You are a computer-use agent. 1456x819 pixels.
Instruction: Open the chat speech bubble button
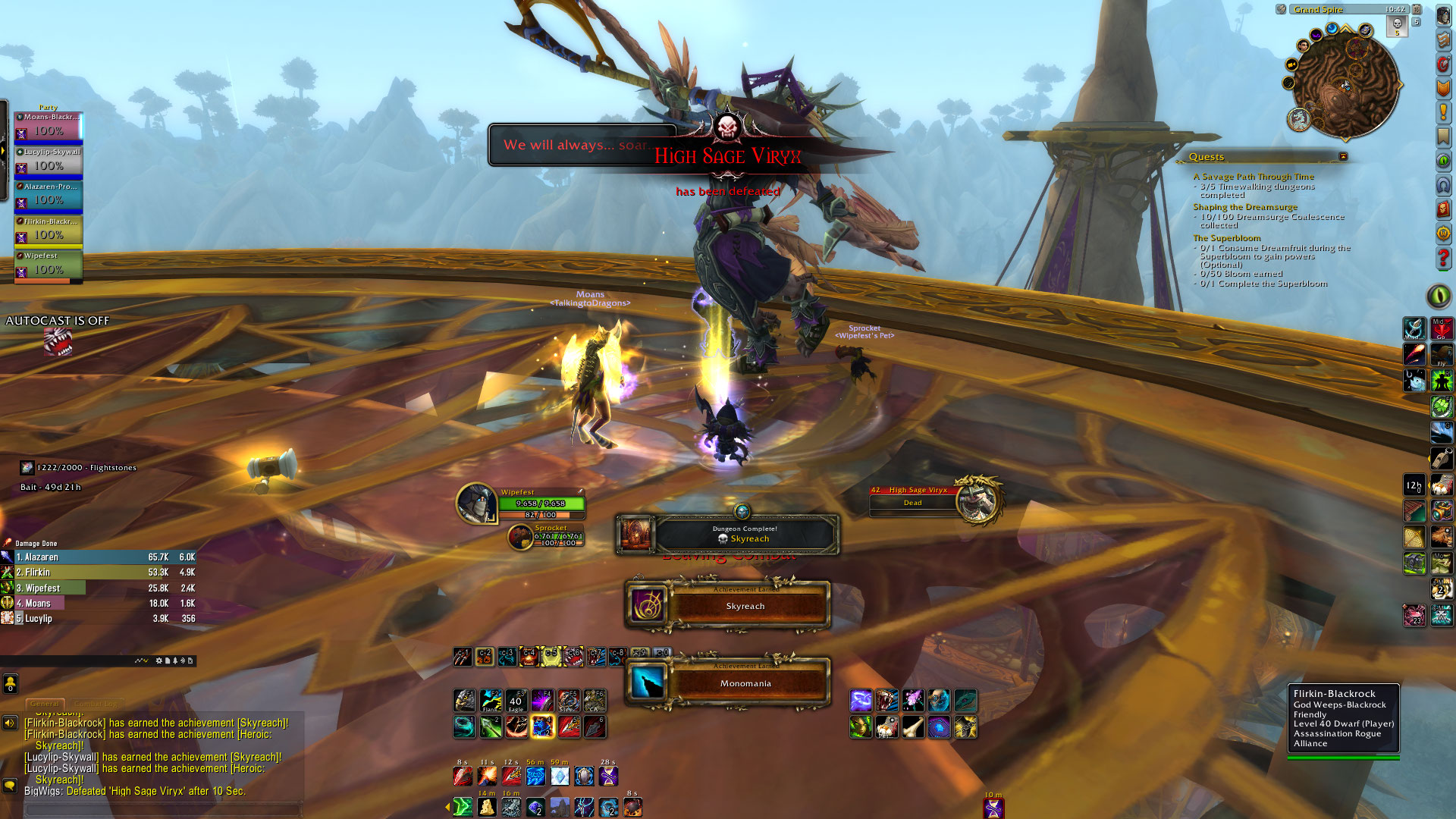click(x=10, y=786)
